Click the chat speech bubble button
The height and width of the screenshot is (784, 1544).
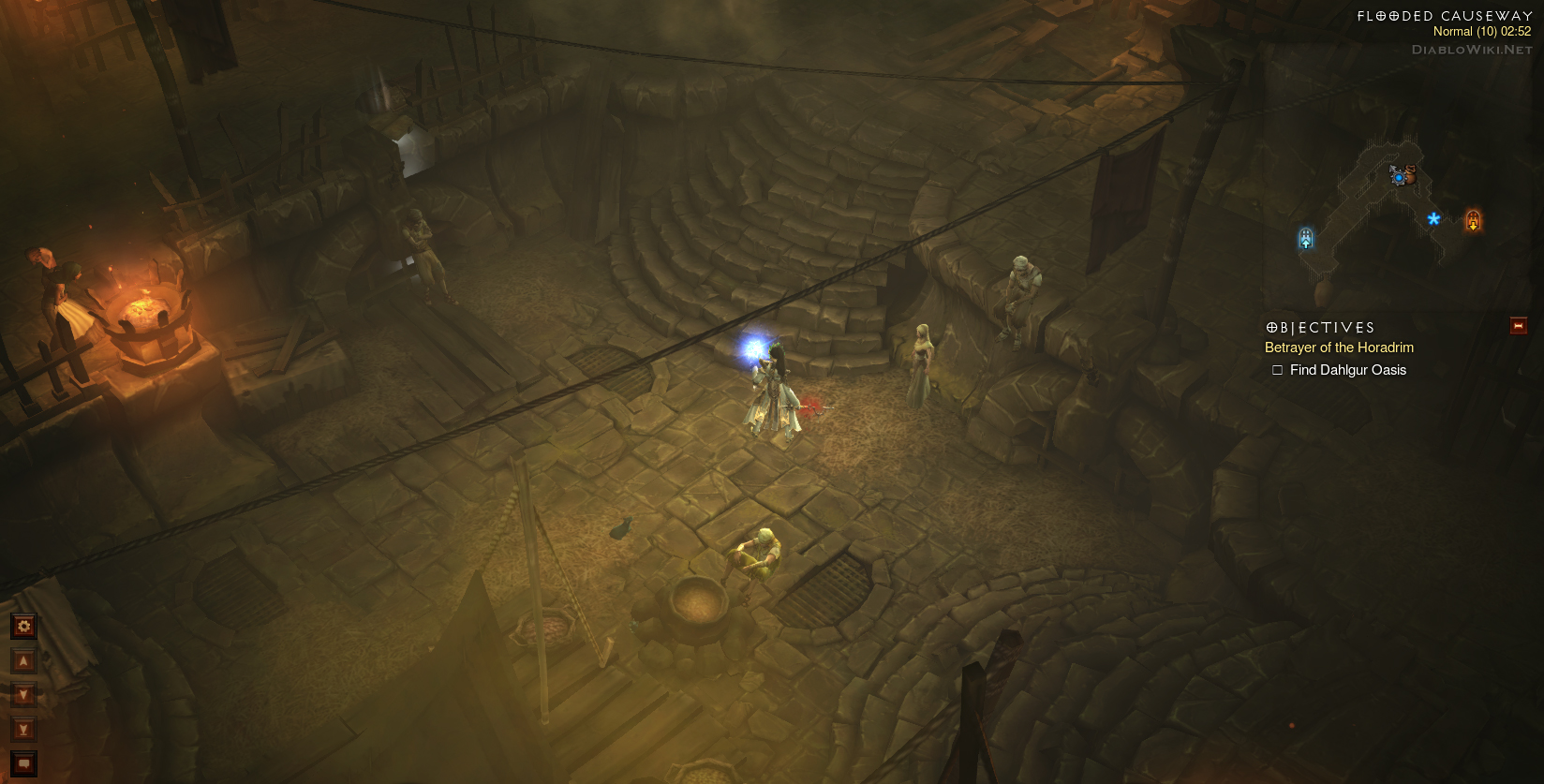tap(24, 763)
